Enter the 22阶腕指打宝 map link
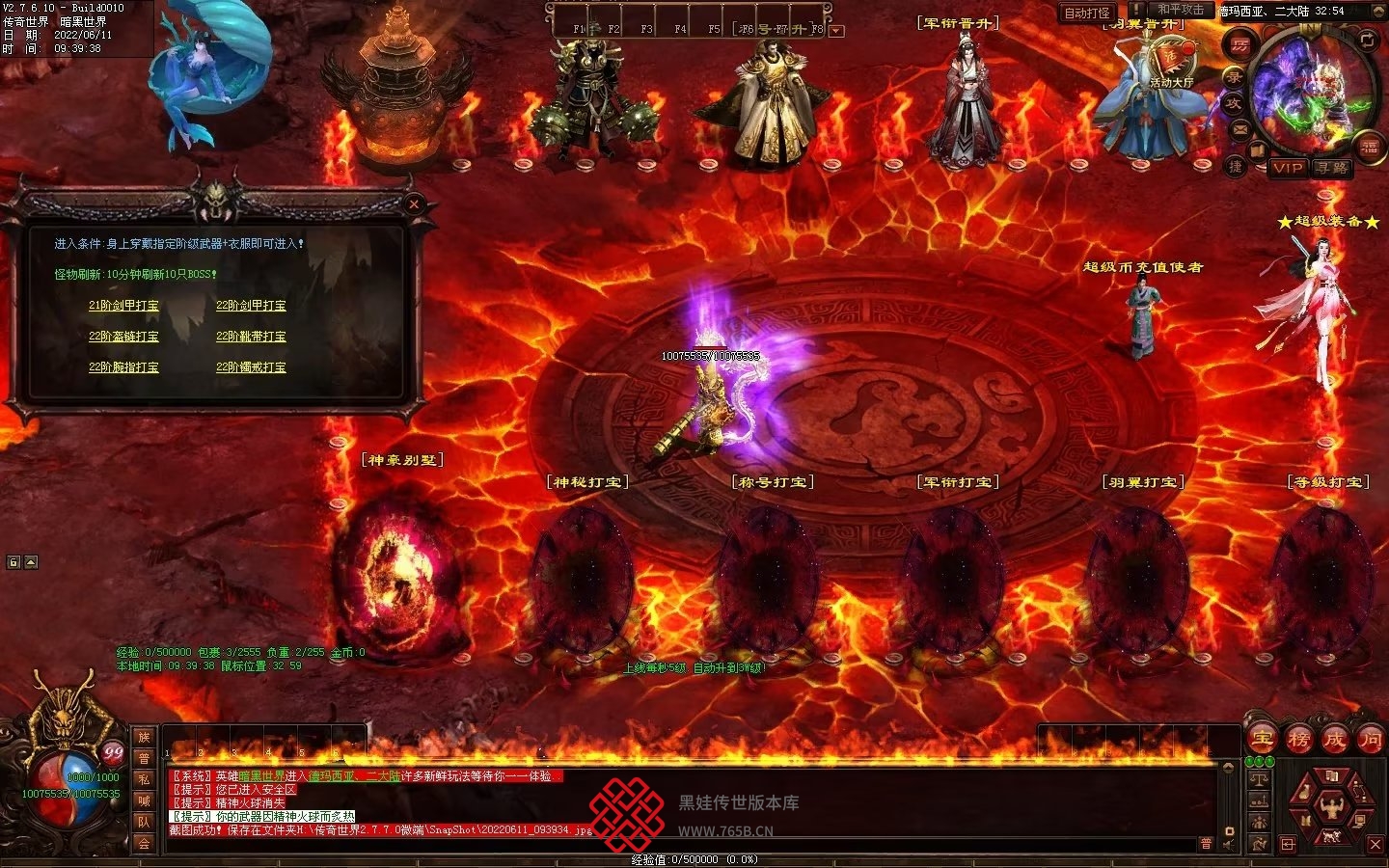 [123, 367]
